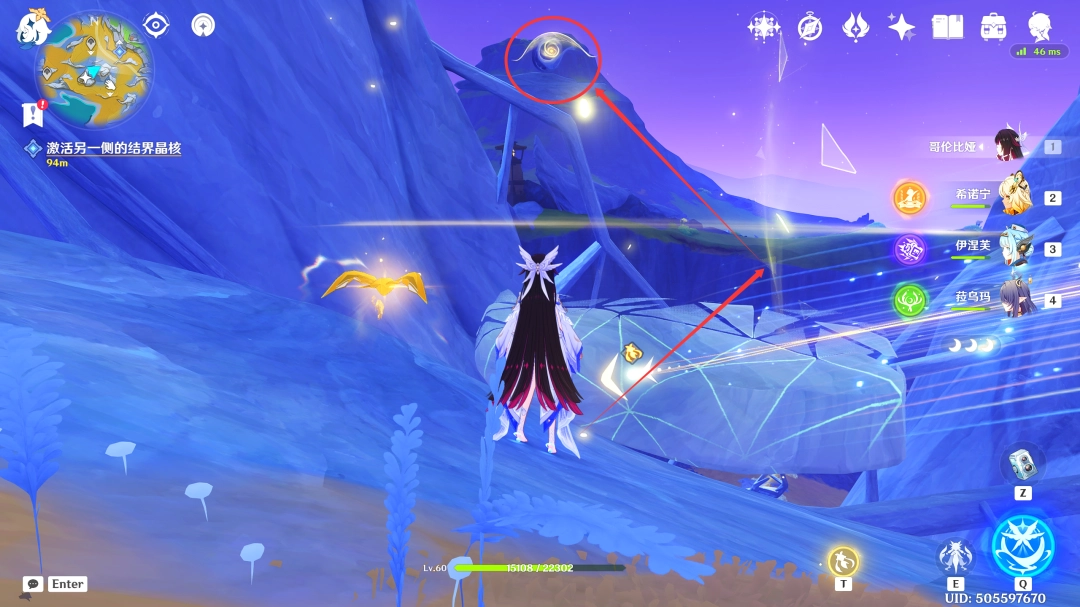The width and height of the screenshot is (1080, 607).
Task: Activate the glowing blue elemental burst
Action: (1022, 546)
